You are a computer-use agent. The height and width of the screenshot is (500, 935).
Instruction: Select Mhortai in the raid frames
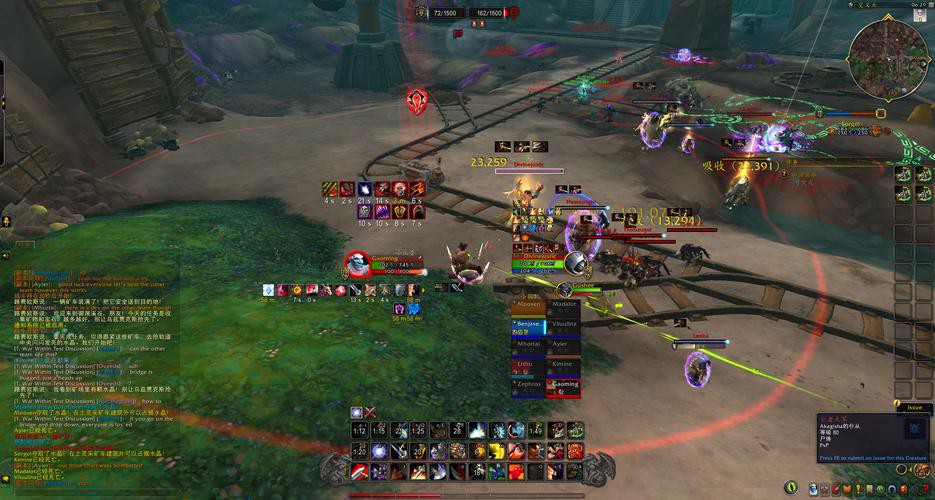coord(528,344)
